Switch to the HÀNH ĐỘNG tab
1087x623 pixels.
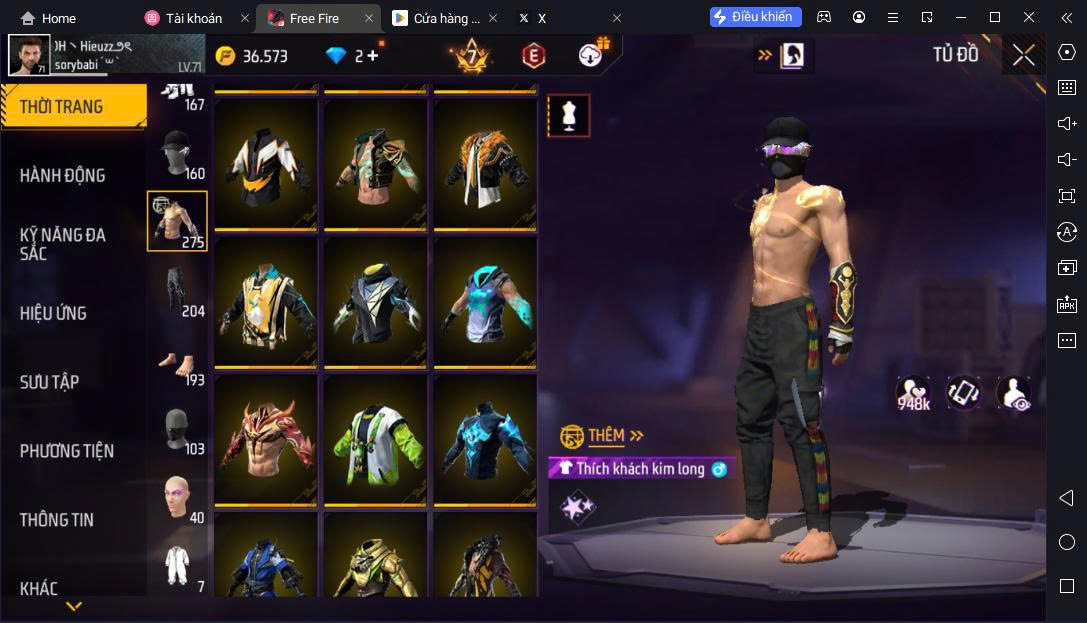(x=62, y=175)
